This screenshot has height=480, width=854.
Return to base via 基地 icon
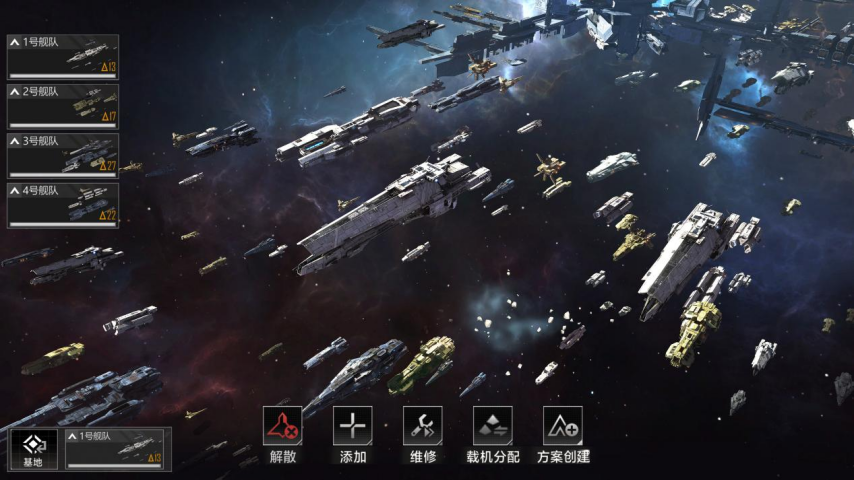pos(33,449)
